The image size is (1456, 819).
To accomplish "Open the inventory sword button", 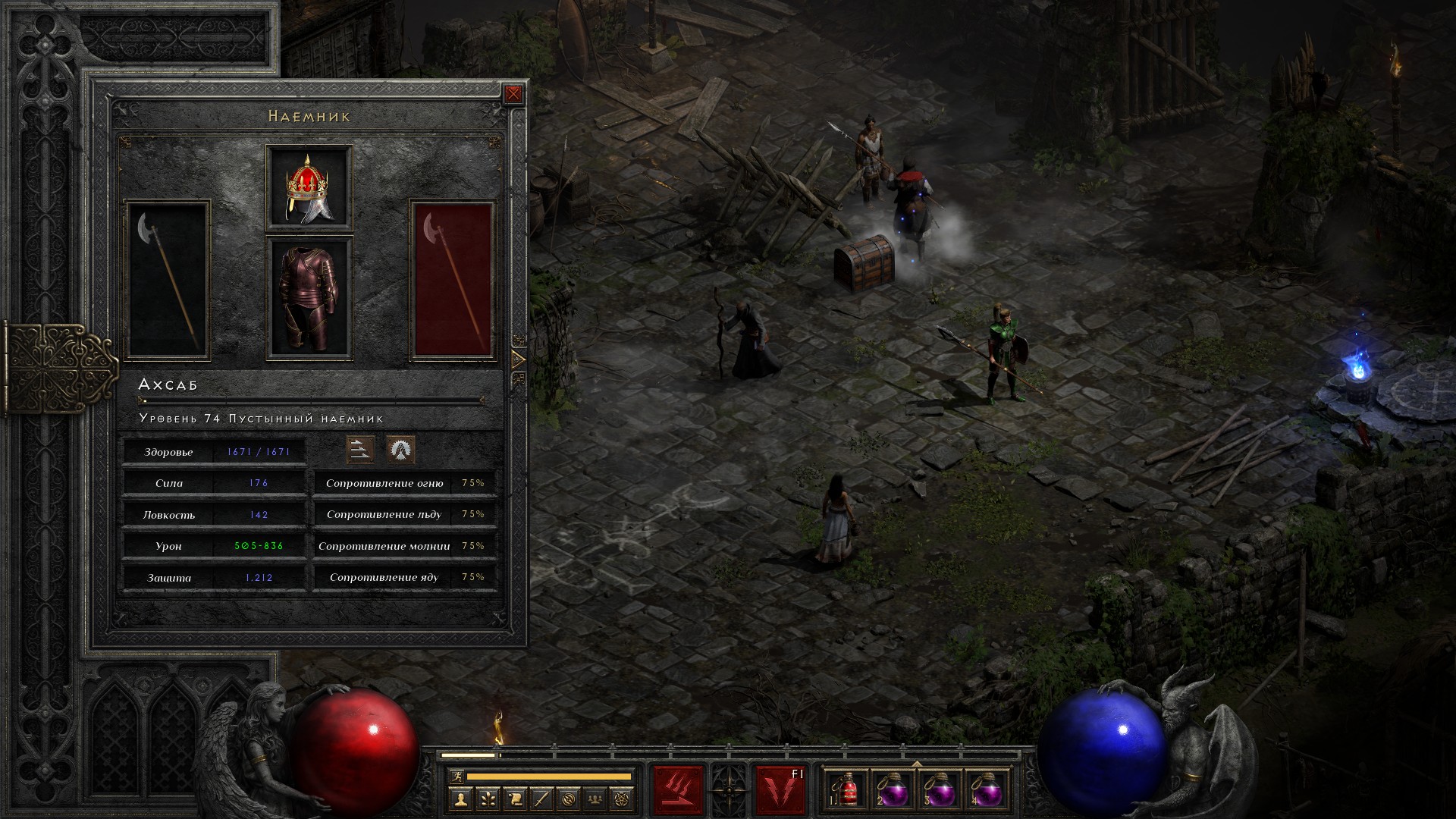I will point(541,799).
